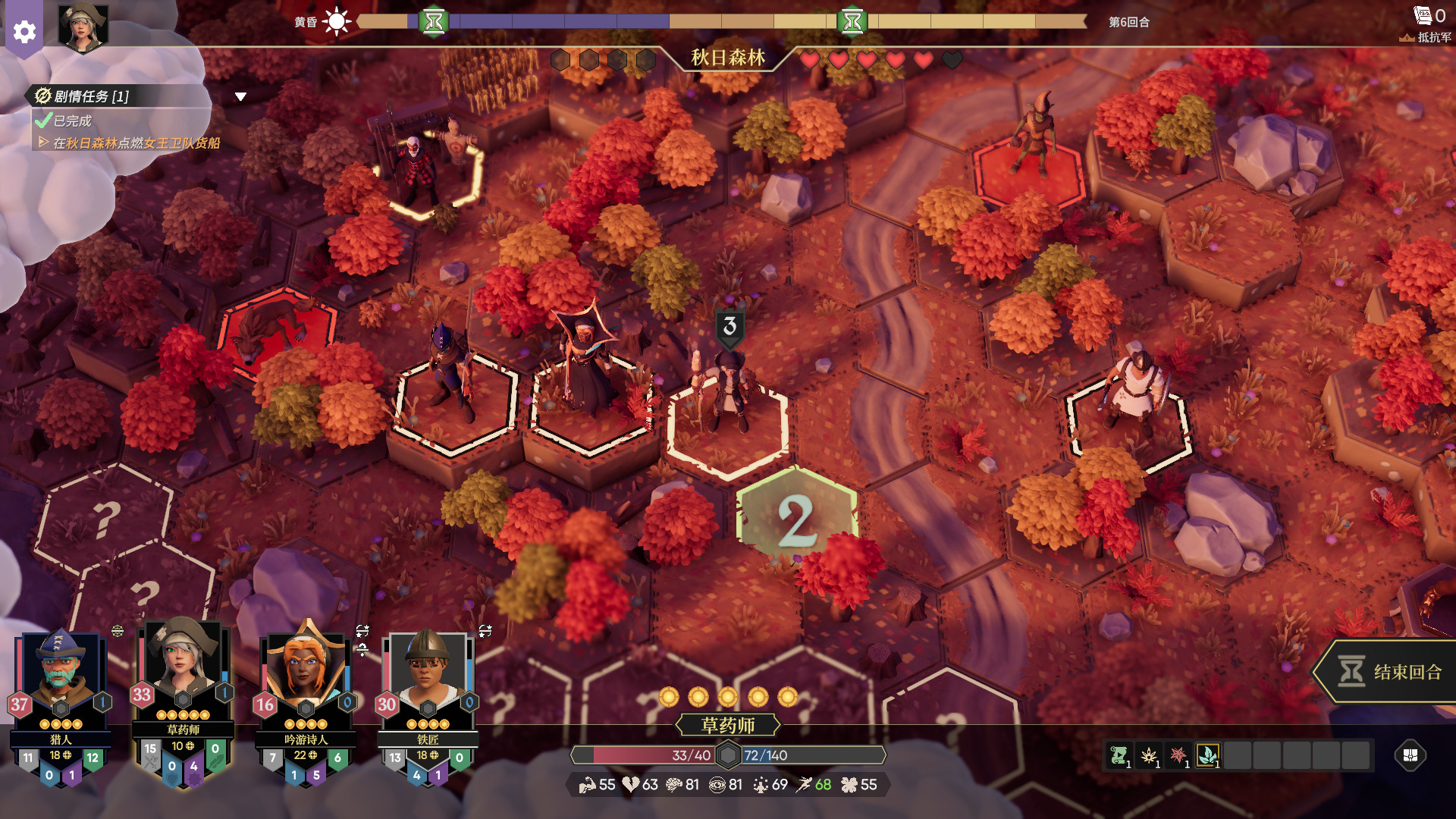Click the active character portrait at top left

[83, 29]
